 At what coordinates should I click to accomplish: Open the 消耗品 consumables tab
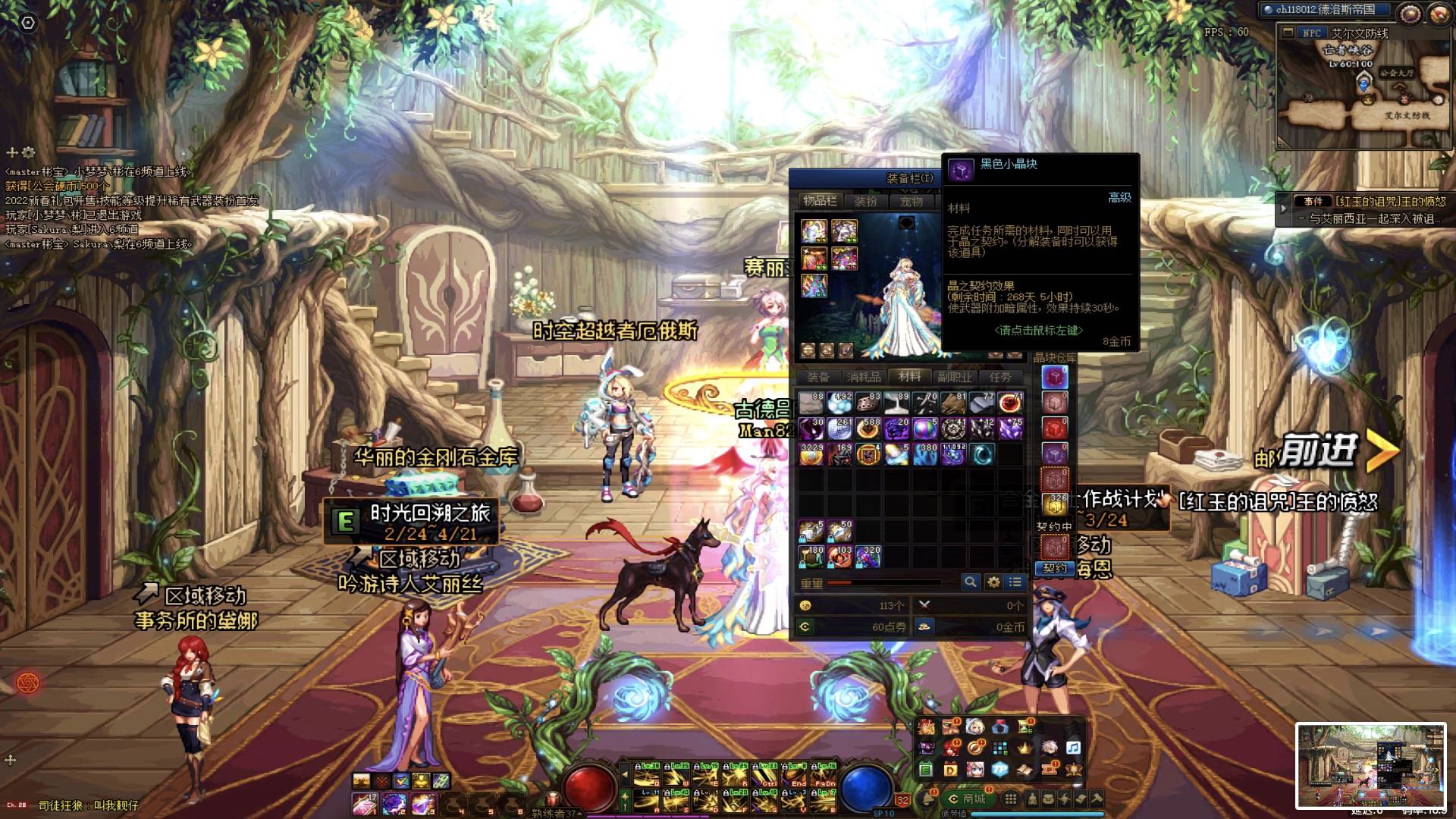[864, 377]
